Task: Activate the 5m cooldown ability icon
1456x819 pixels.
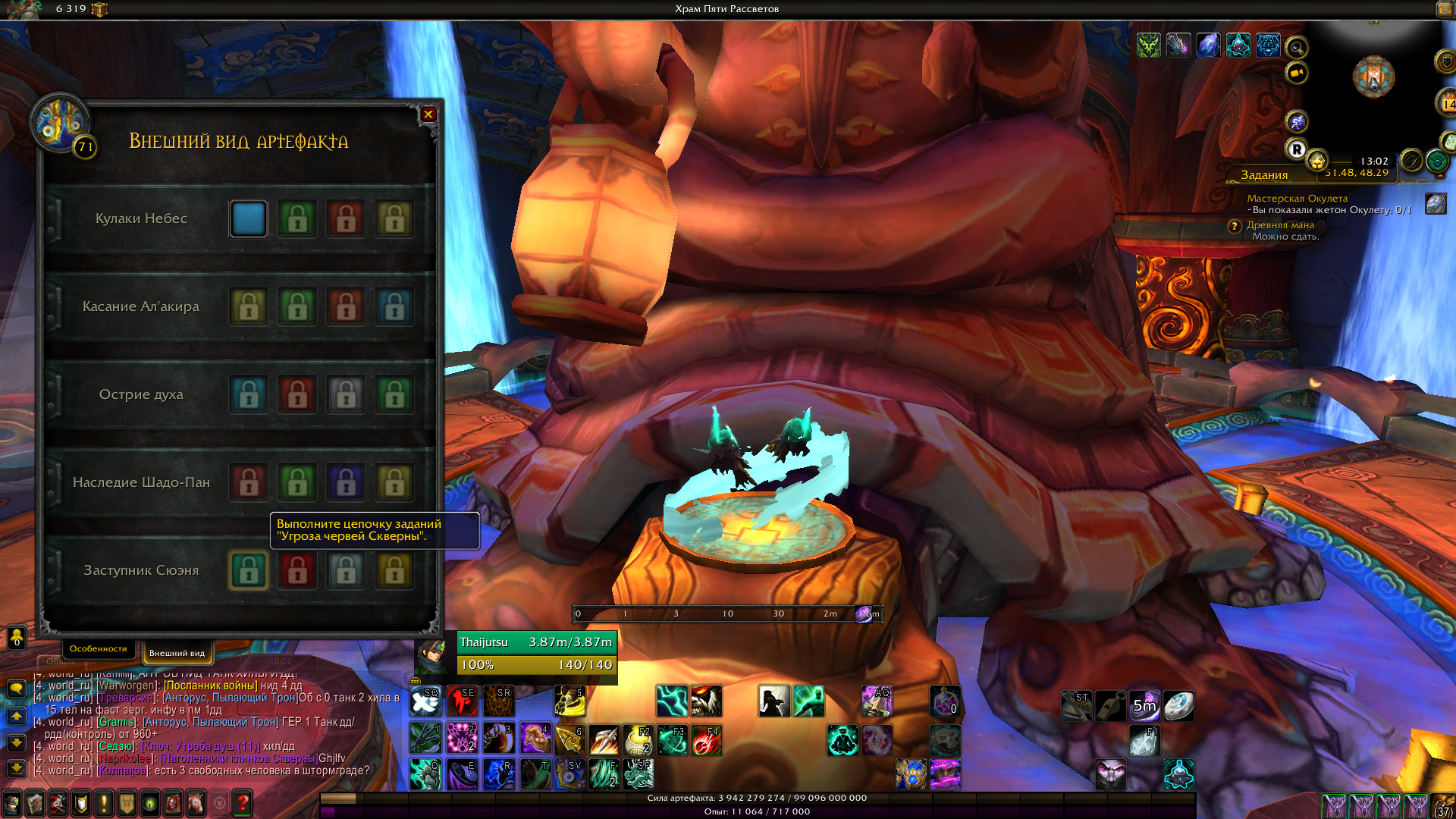Action: (x=1144, y=706)
